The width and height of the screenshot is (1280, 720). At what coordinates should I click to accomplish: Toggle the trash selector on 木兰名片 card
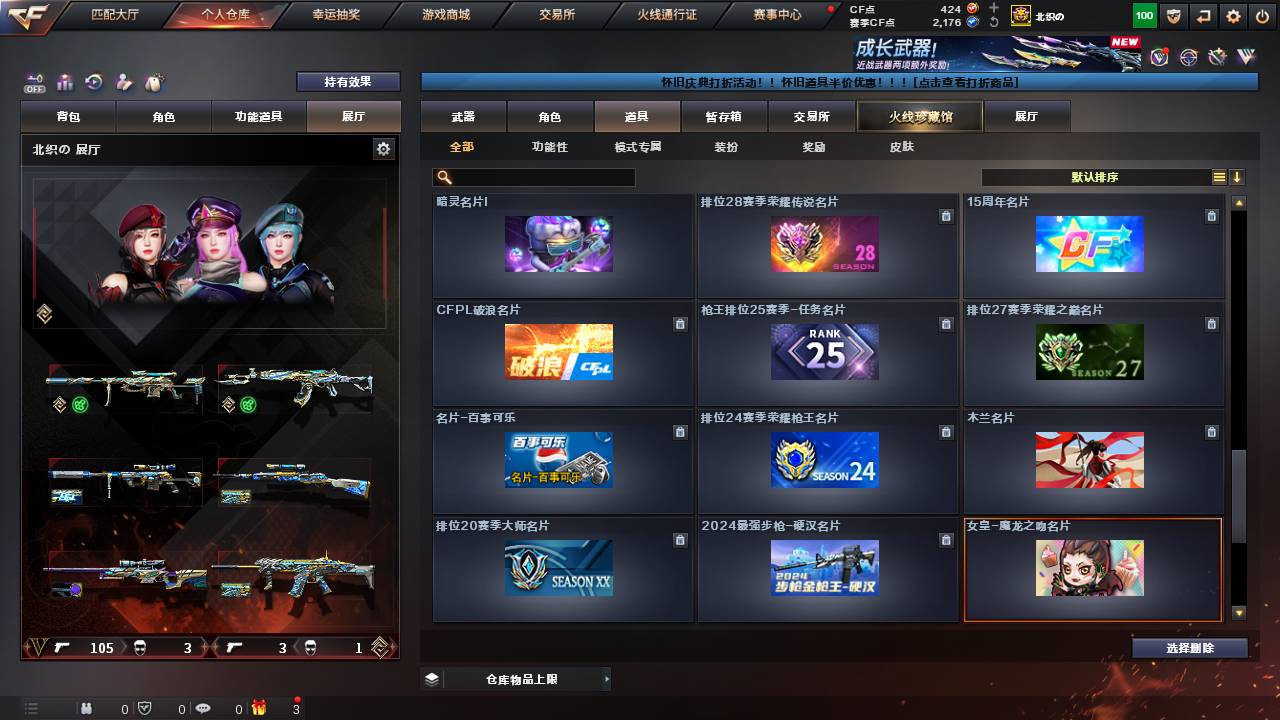pos(1211,432)
